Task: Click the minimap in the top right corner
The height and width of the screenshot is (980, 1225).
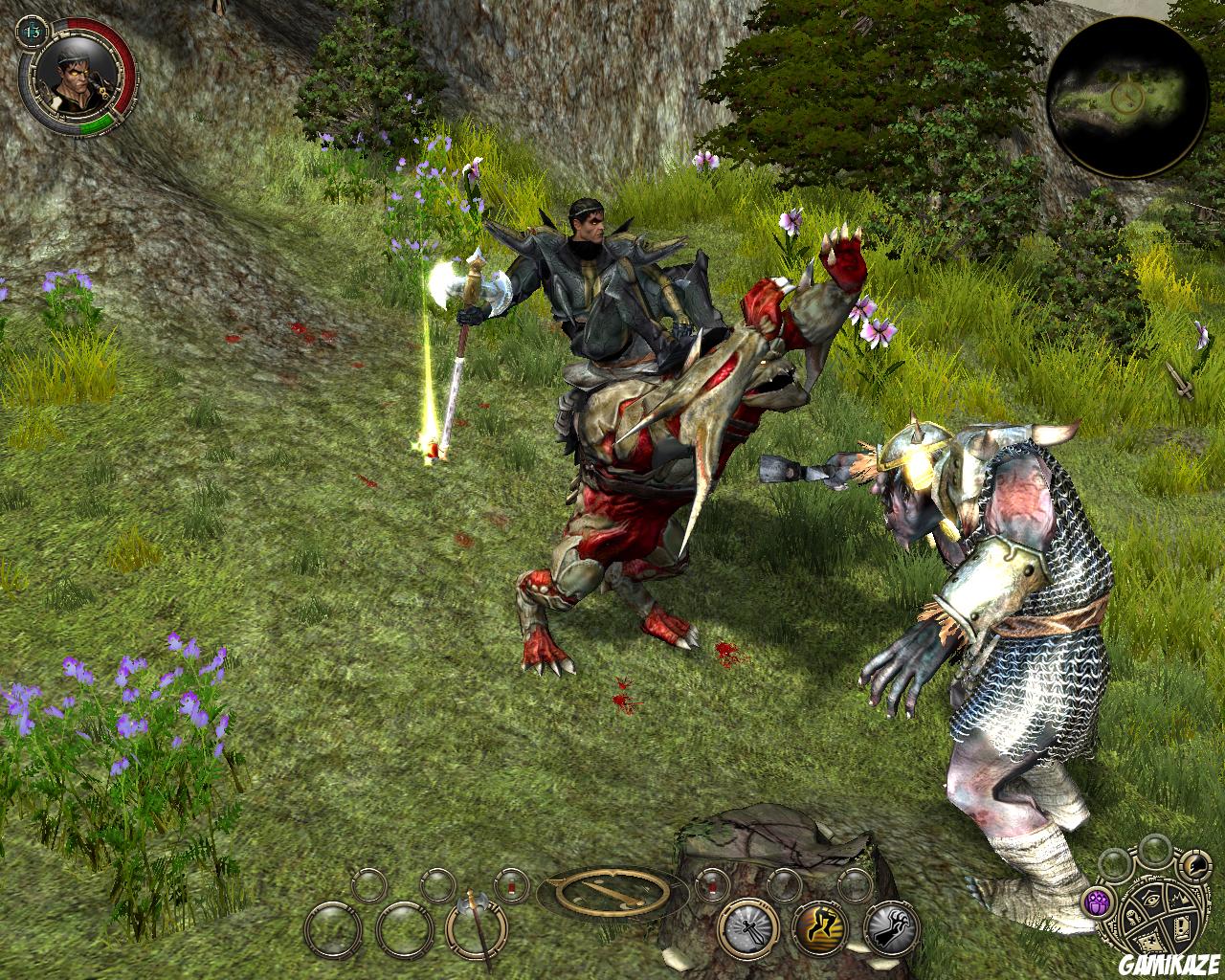Action: [1125, 96]
